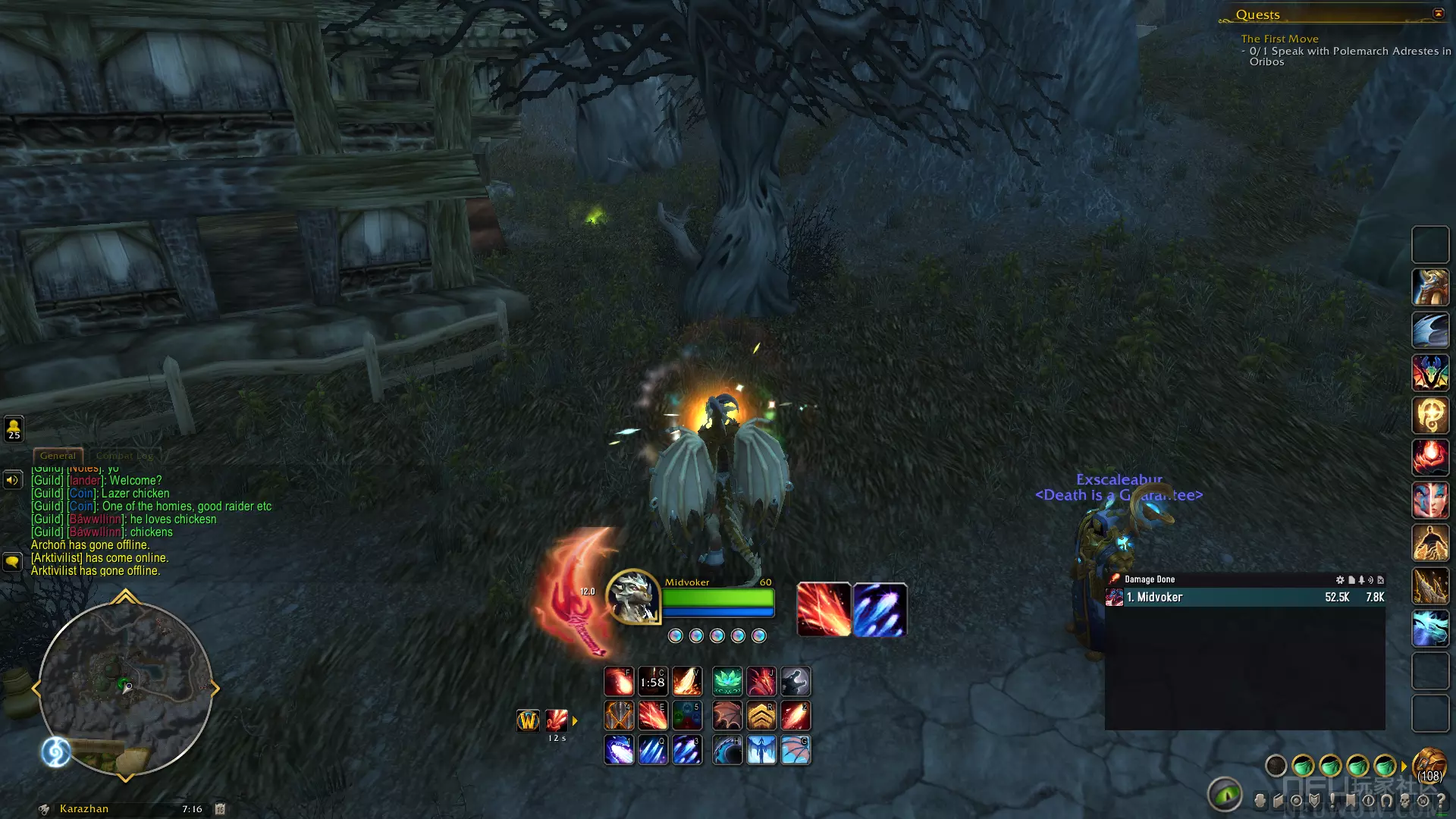Switch to the Combat Log chat tab
1456x819 pixels.
(124, 456)
